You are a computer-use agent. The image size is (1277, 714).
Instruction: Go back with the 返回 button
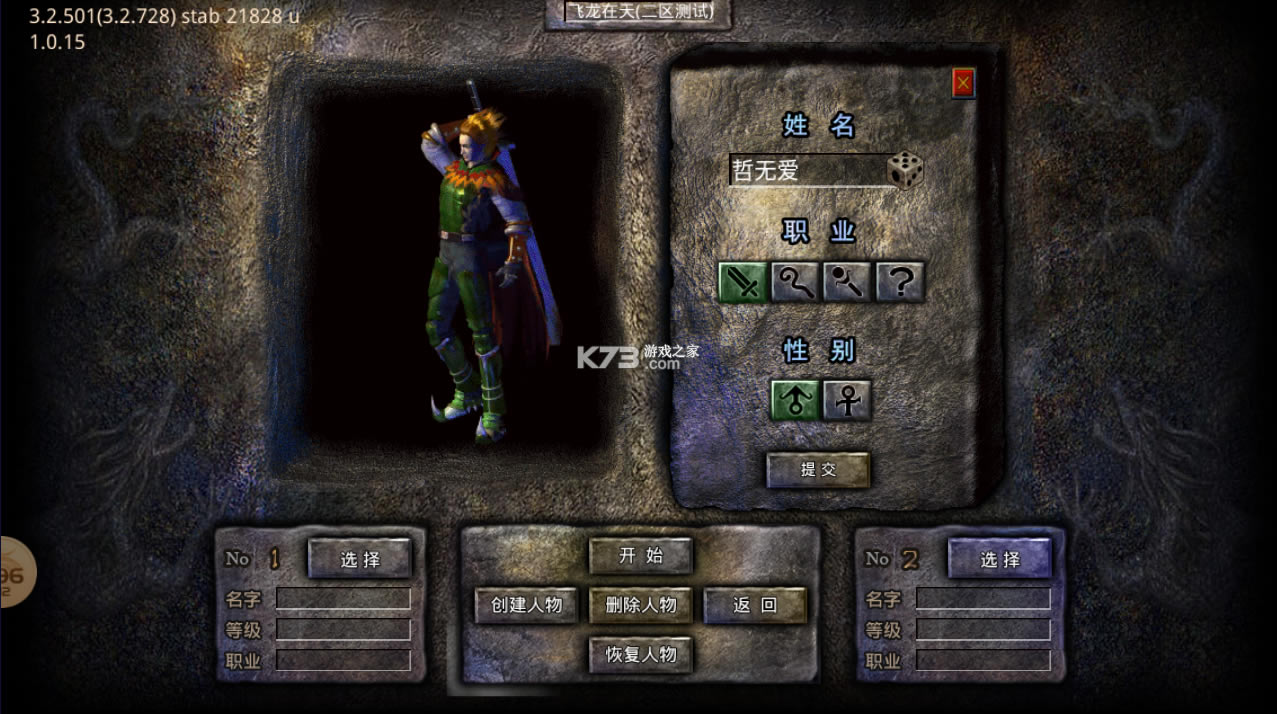coord(755,605)
